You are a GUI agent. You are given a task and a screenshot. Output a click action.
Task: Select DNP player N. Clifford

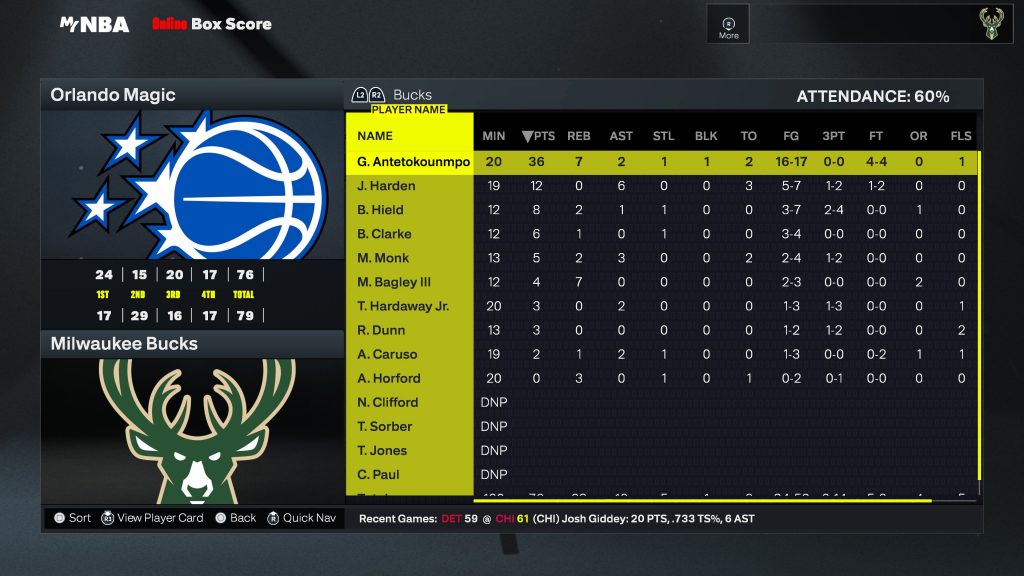tap(387, 402)
